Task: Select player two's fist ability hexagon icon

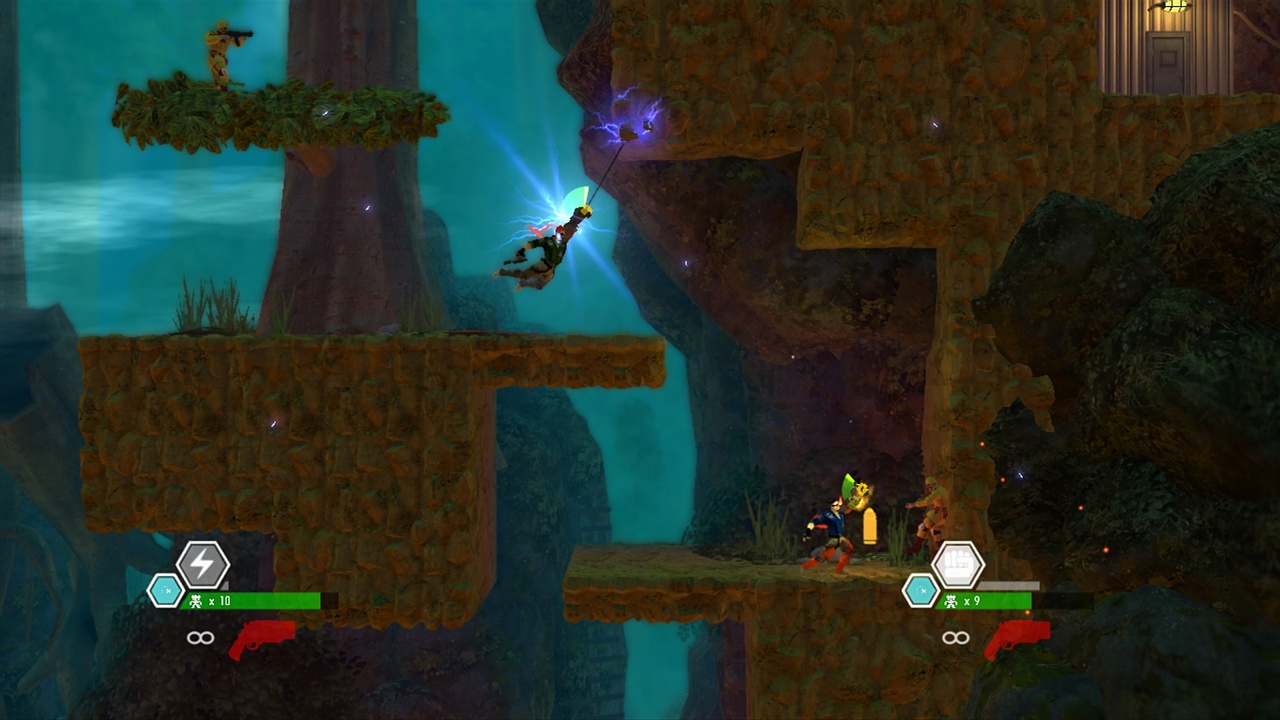Action: click(x=960, y=566)
